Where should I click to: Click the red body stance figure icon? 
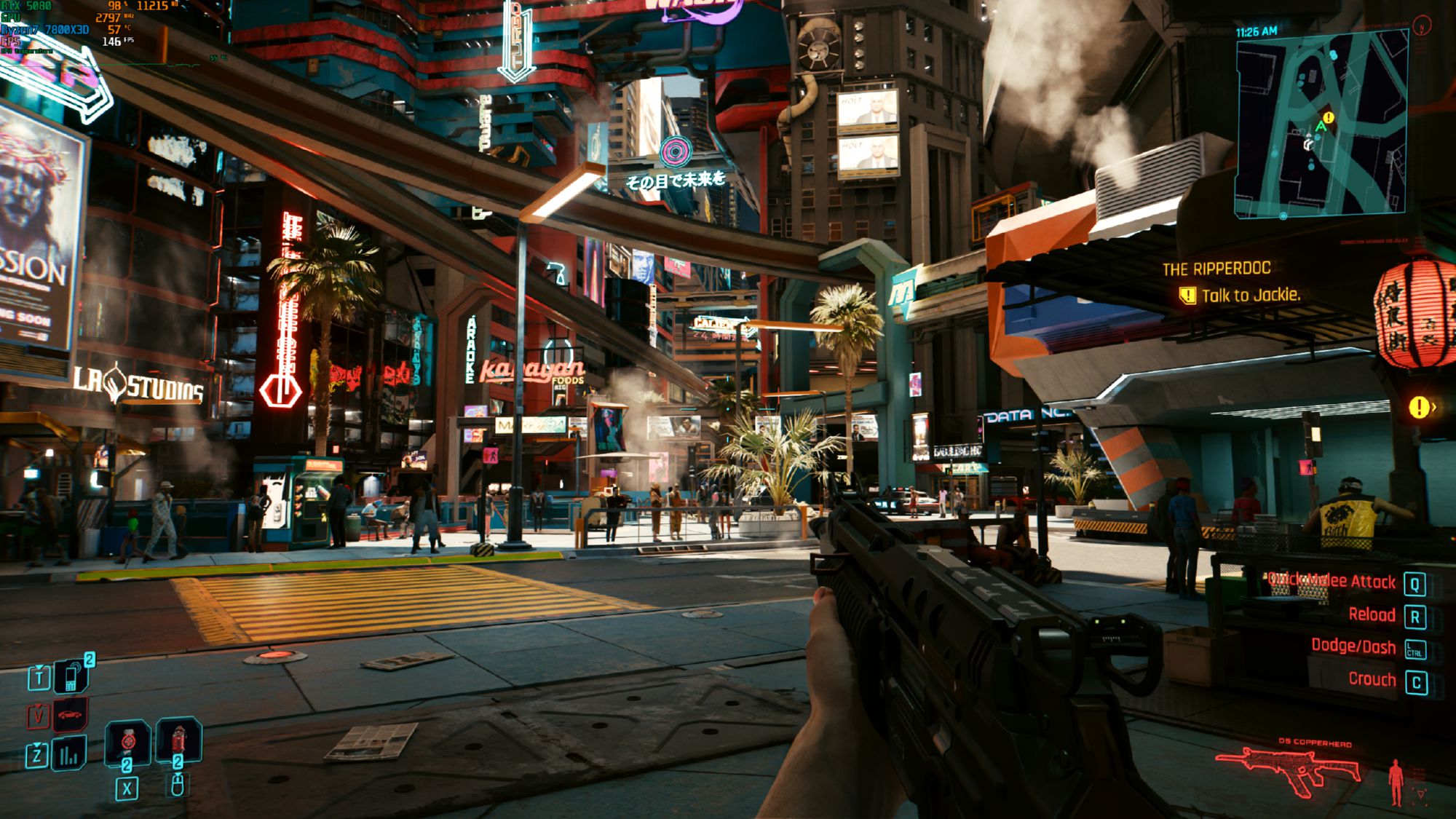(1396, 782)
